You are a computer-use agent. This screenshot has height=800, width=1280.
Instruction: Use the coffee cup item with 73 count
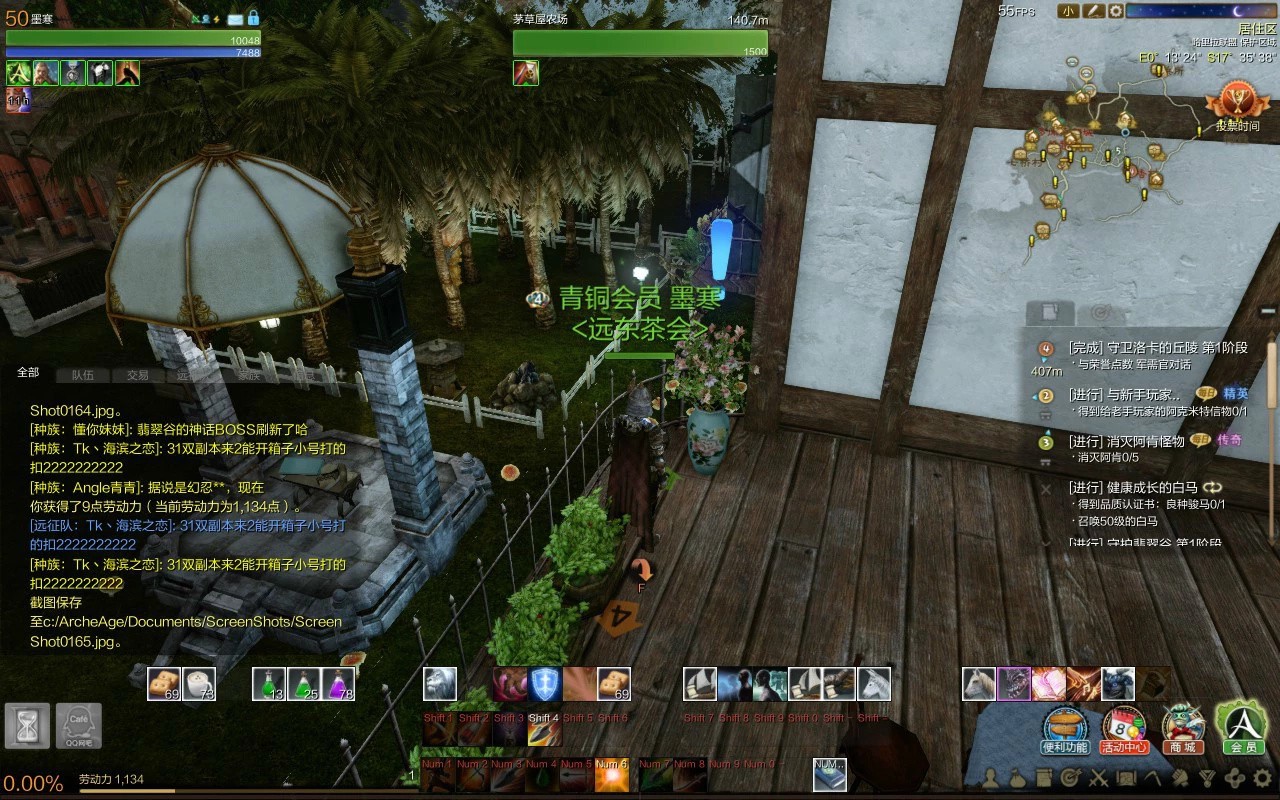pyautogui.click(x=200, y=683)
